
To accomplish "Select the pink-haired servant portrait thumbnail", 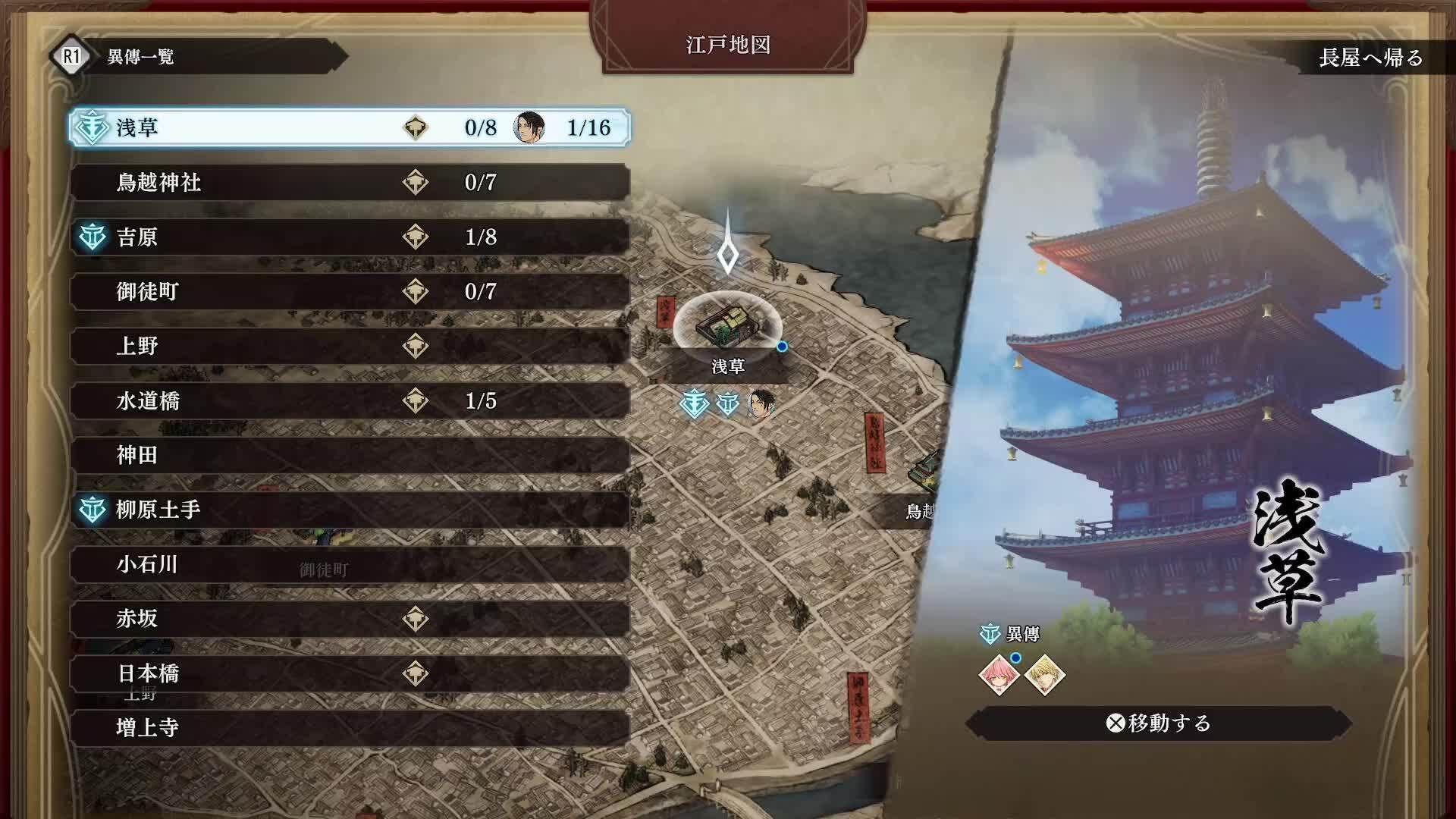I will click(998, 676).
